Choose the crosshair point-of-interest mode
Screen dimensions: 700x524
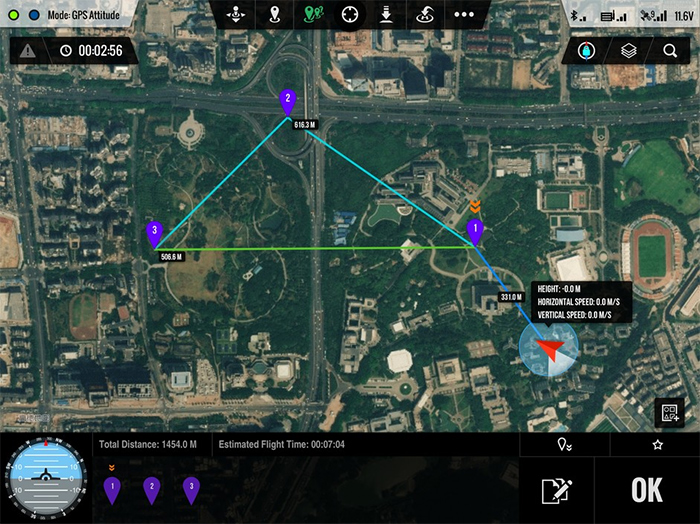click(x=349, y=15)
